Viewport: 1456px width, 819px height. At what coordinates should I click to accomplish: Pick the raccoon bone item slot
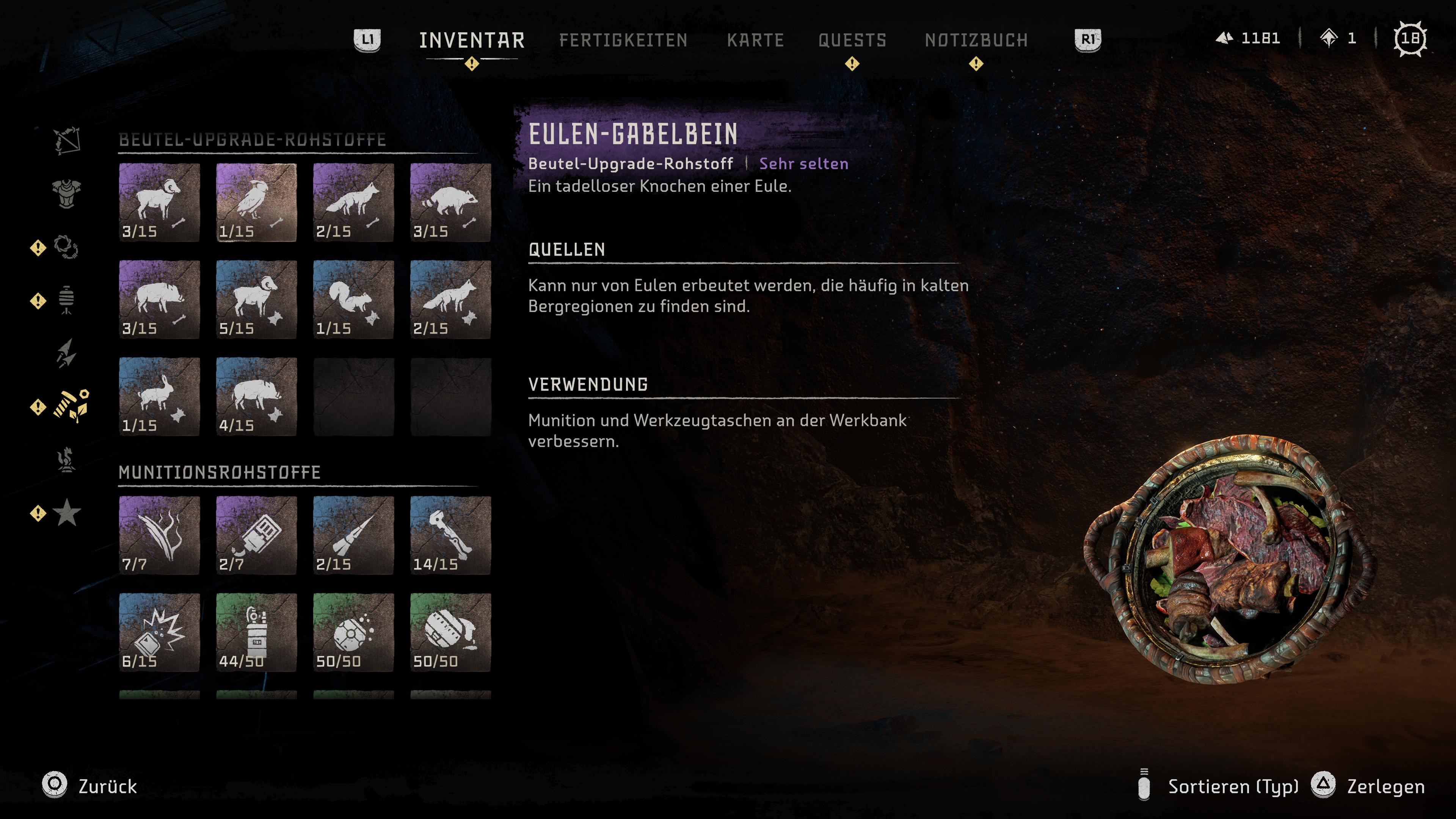[450, 202]
